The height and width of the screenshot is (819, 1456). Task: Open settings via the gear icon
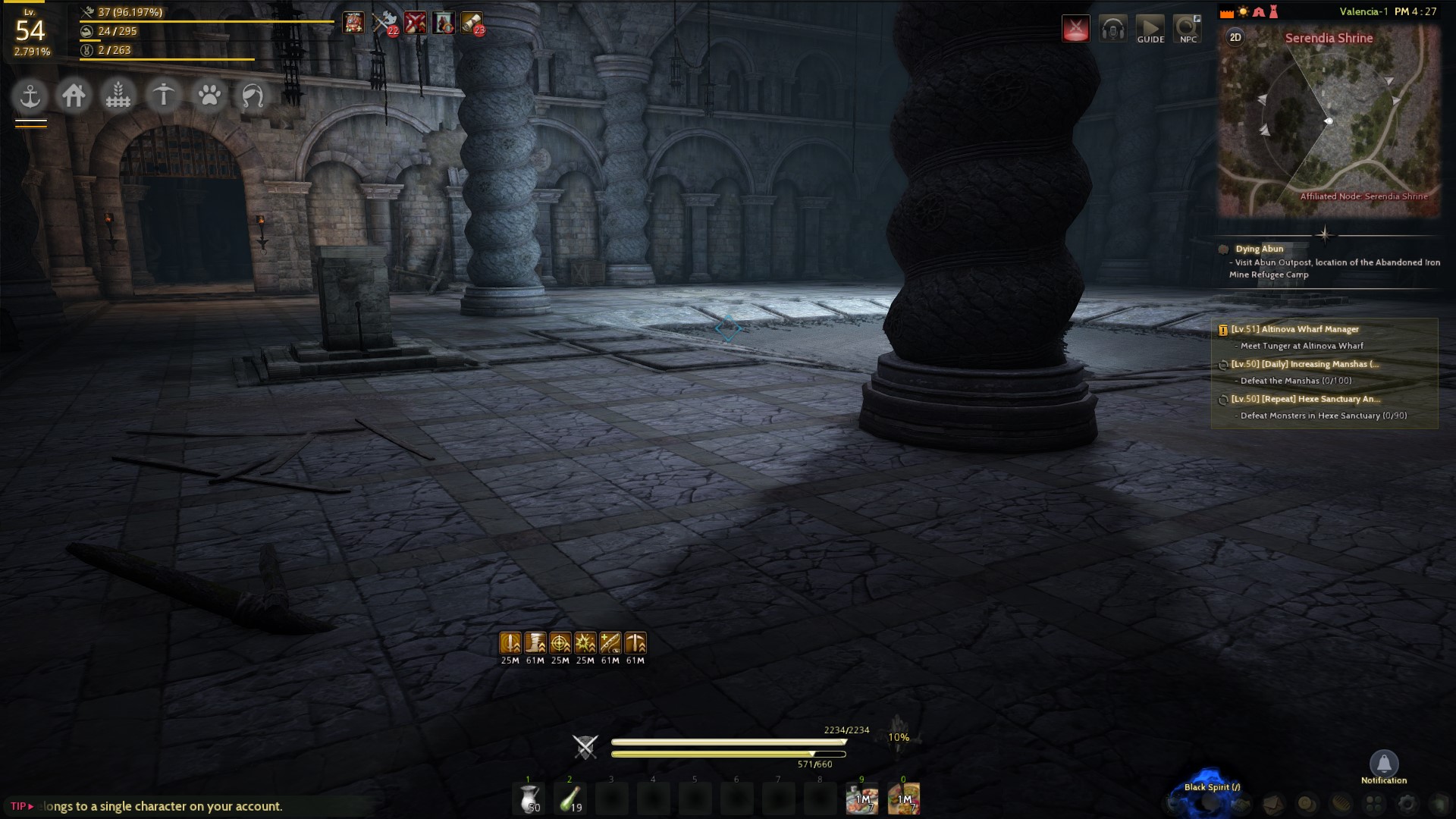1406,805
